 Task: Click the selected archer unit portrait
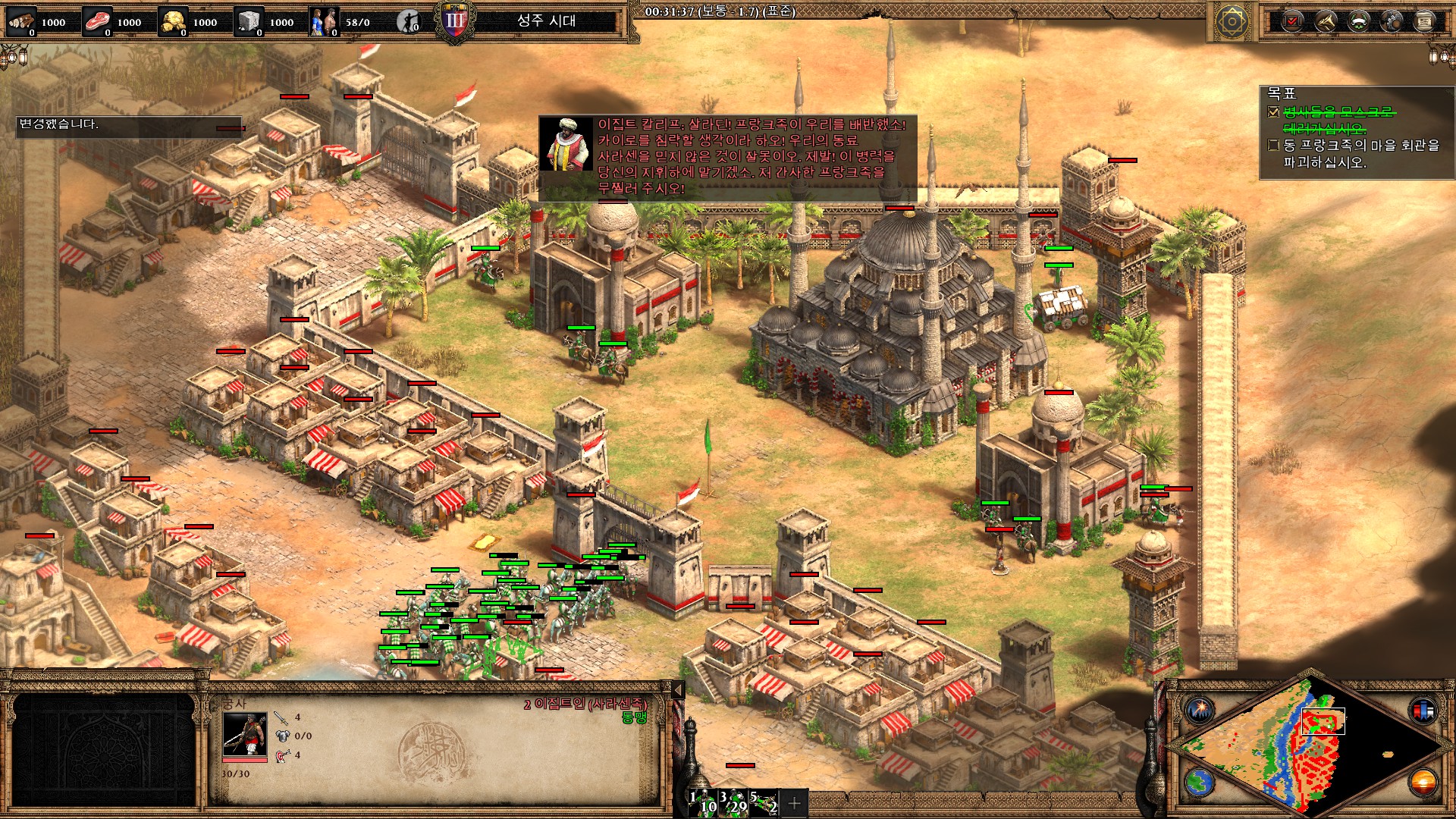(x=244, y=733)
